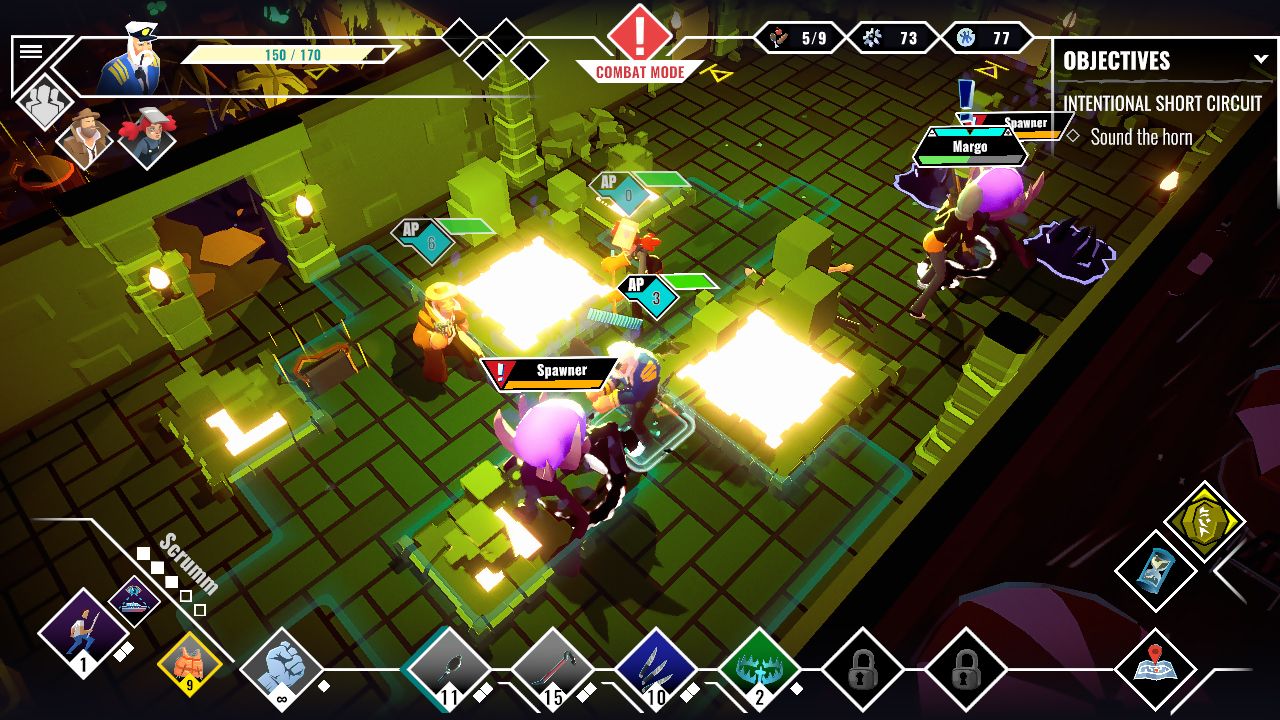This screenshot has width=1280, height=720.
Task: Collapse the Objectives panel via its chevron
Action: click(x=1262, y=58)
